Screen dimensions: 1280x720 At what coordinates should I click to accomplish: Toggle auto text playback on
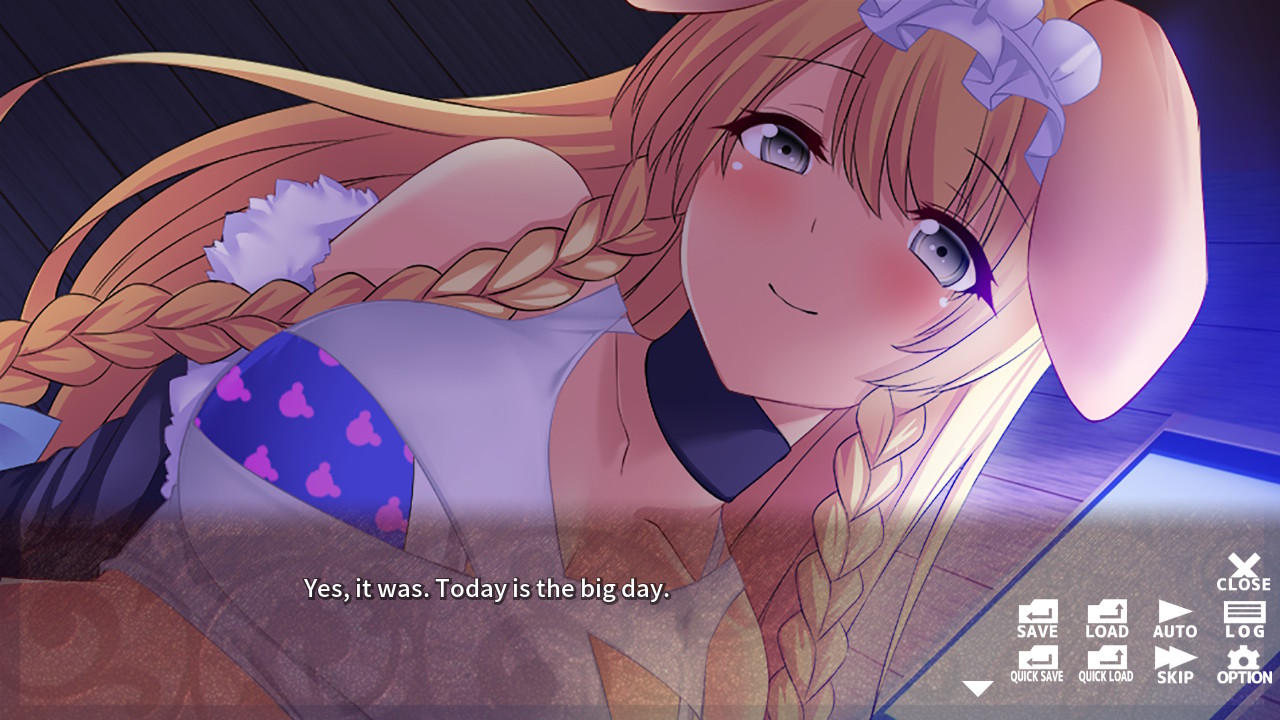tap(1174, 617)
